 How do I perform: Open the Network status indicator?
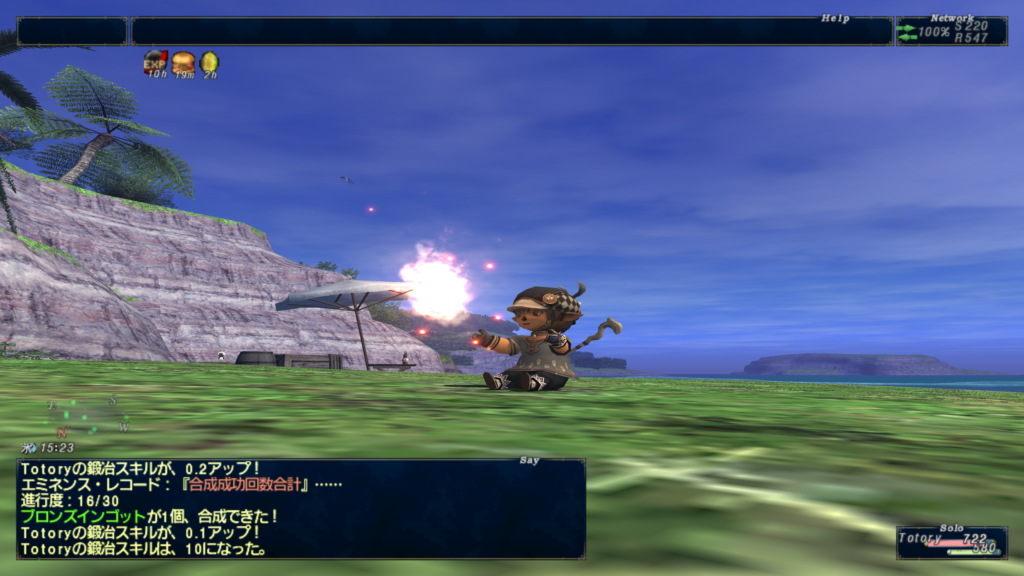point(951,31)
